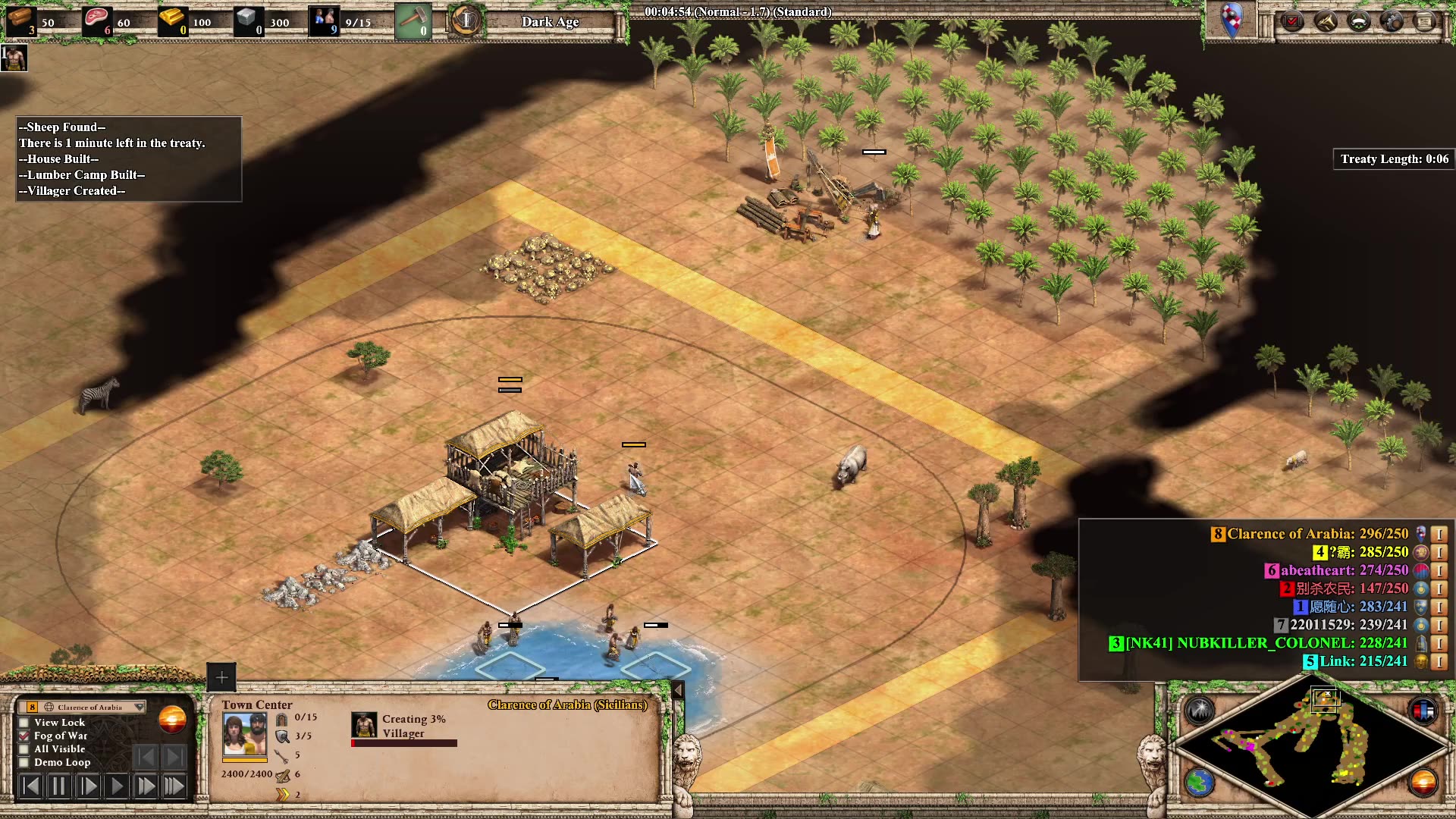Enable the Demo Loop checkbox
This screenshot has width=1456, height=819.
pyautogui.click(x=24, y=763)
